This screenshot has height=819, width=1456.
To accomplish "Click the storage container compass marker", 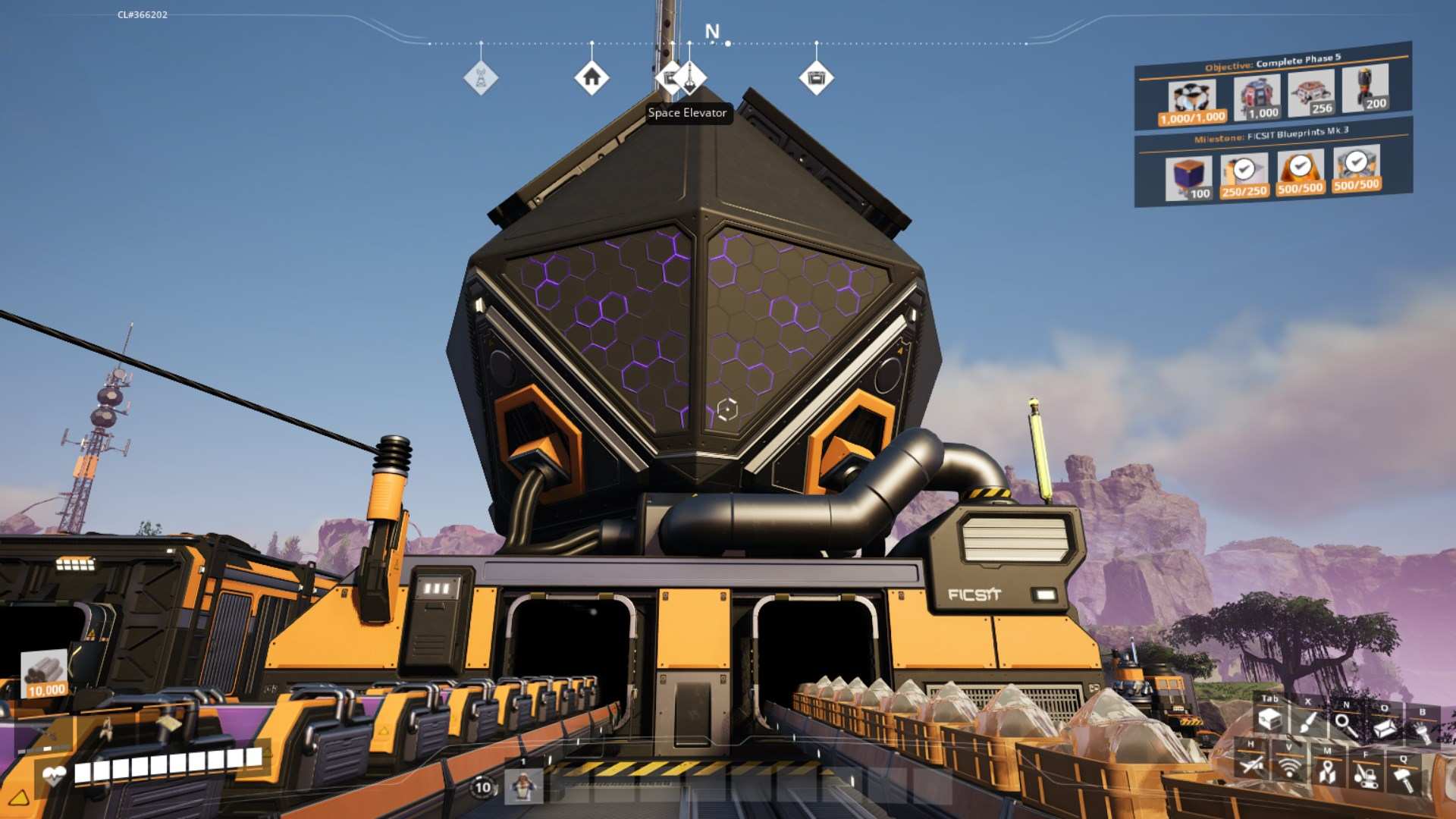I will (816, 77).
